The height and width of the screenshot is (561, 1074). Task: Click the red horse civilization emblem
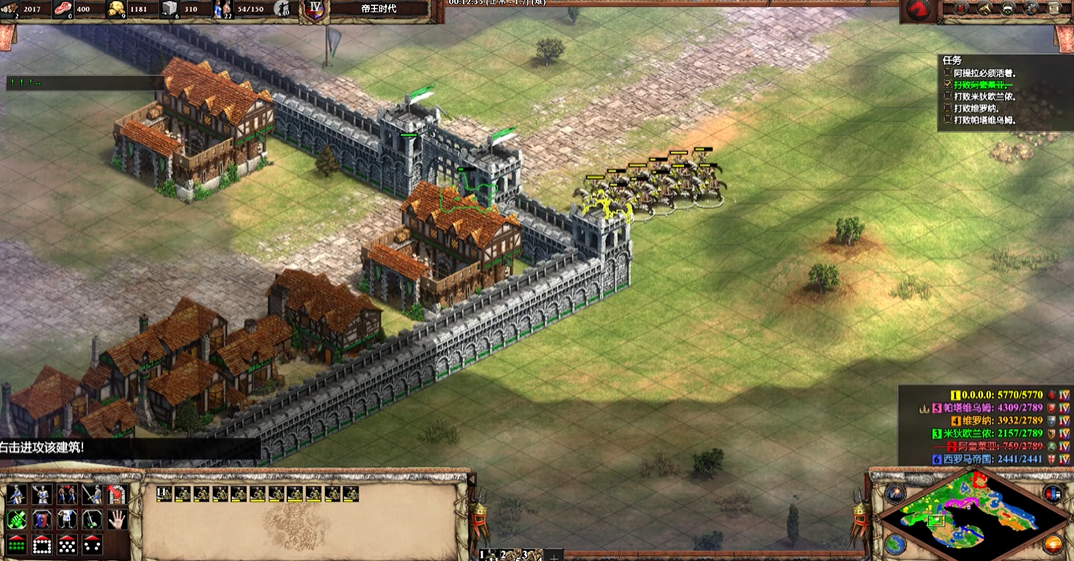(x=916, y=10)
